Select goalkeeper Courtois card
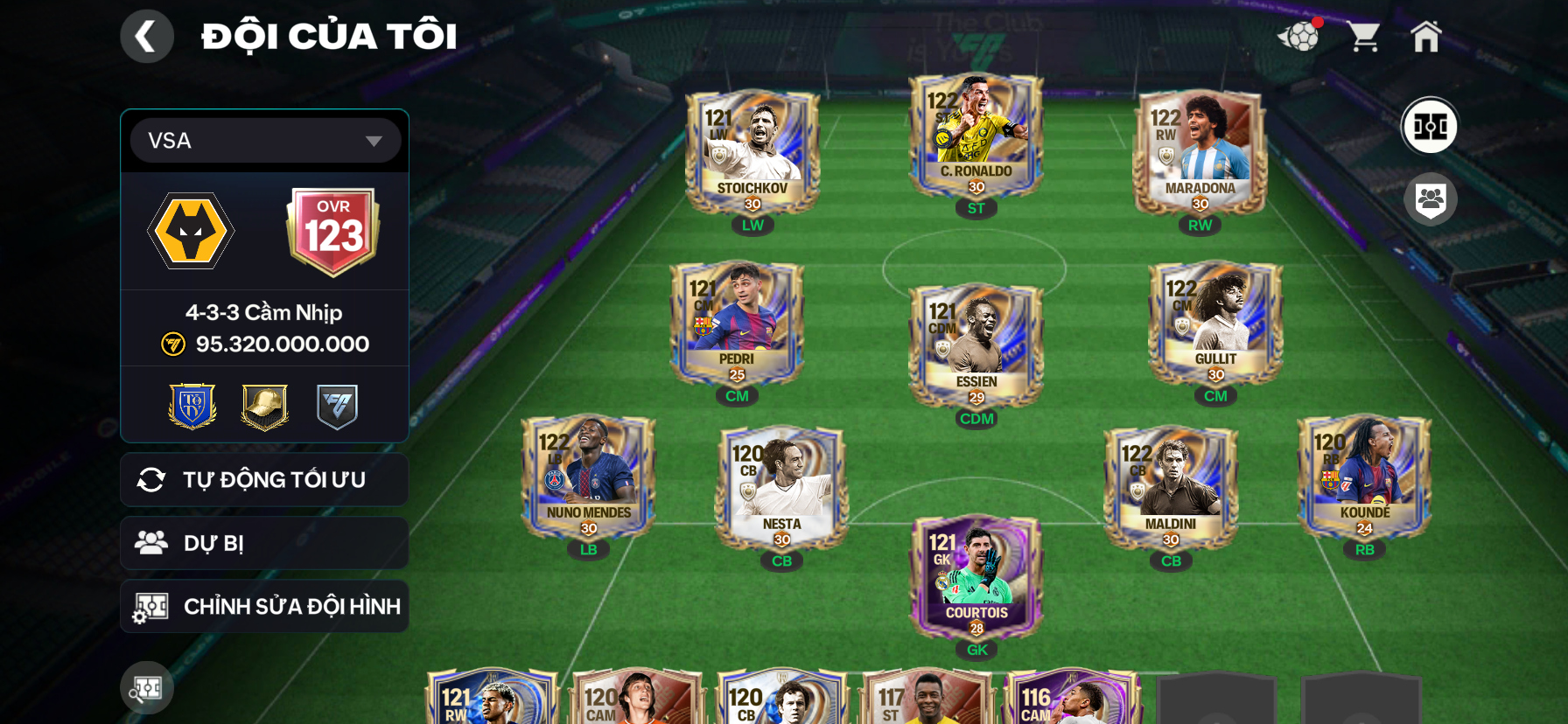This screenshot has width=1568, height=724. pyautogui.click(x=976, y=577)
